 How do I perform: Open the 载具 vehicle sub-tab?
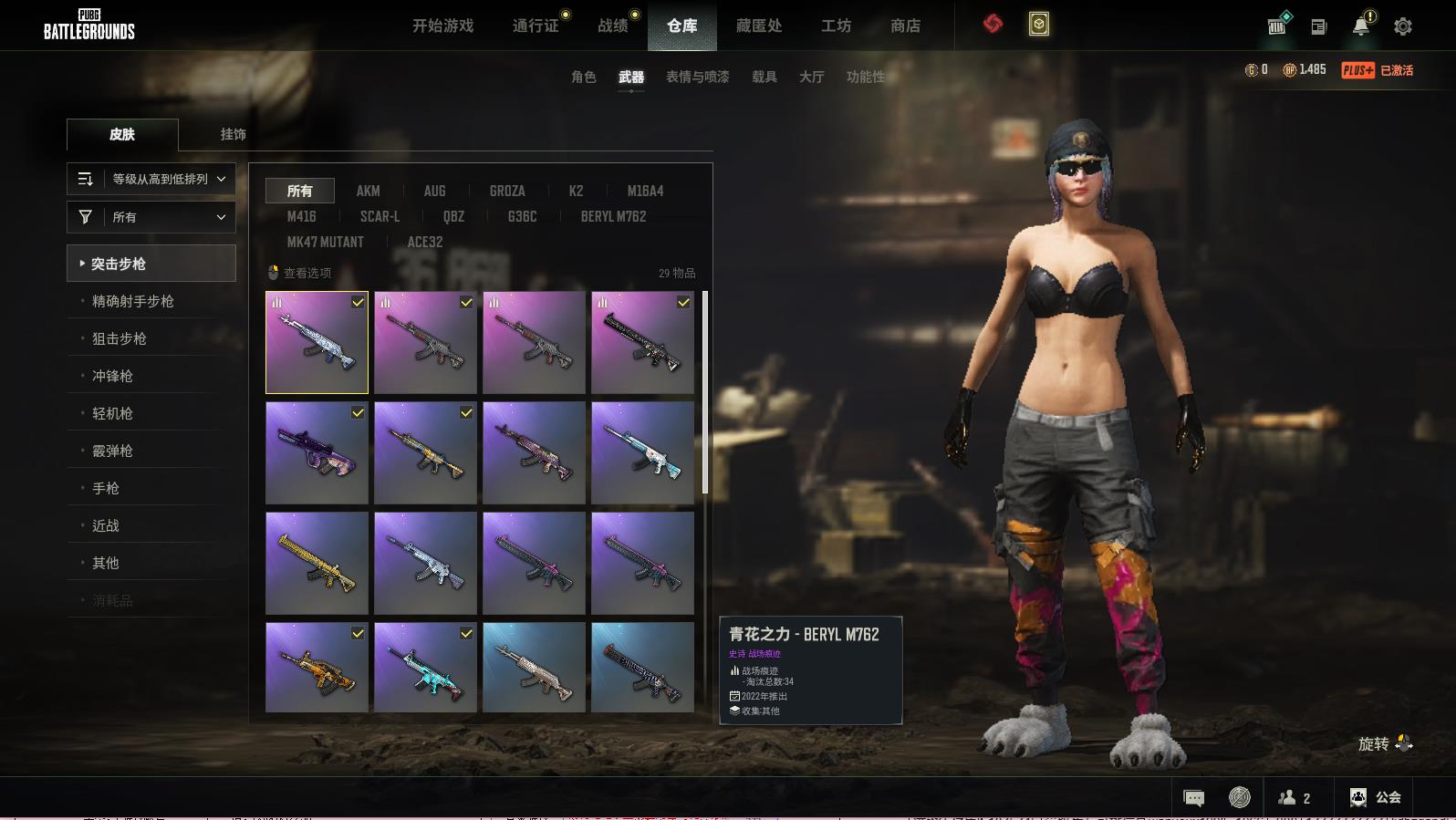point(764,77)
